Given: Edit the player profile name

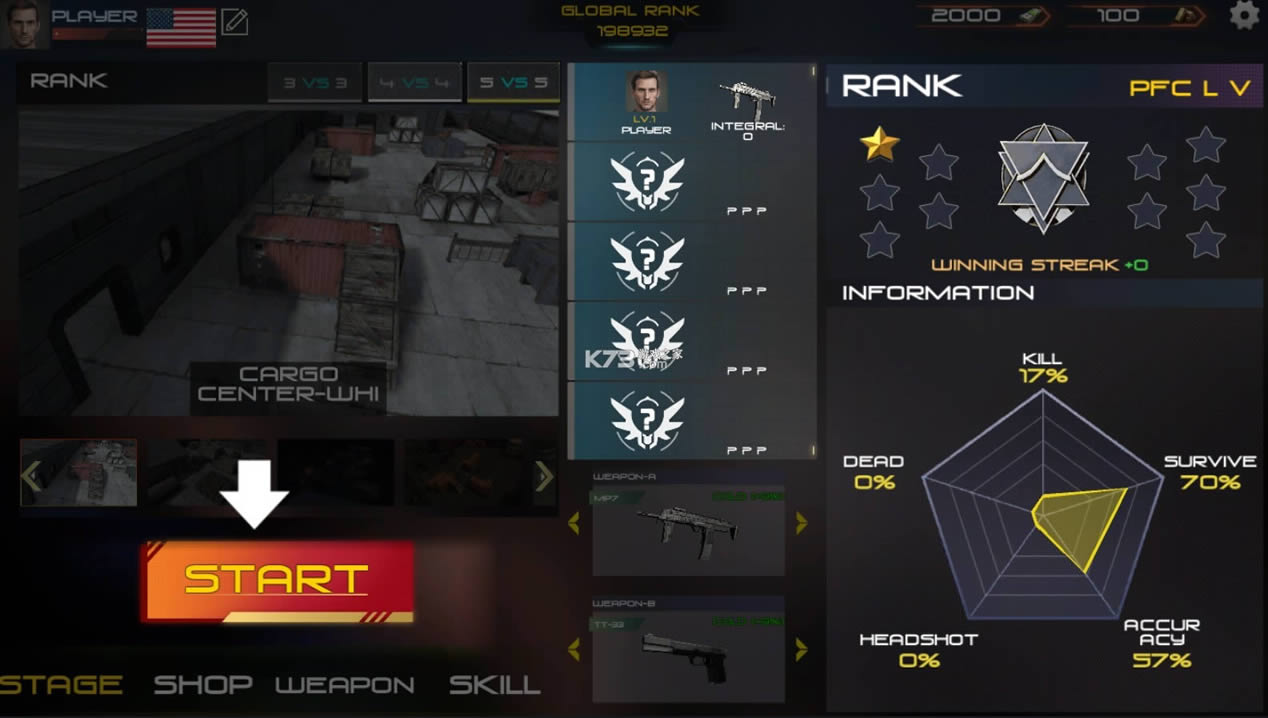Looking at the screenshot, I should click(x=234, y=22).
